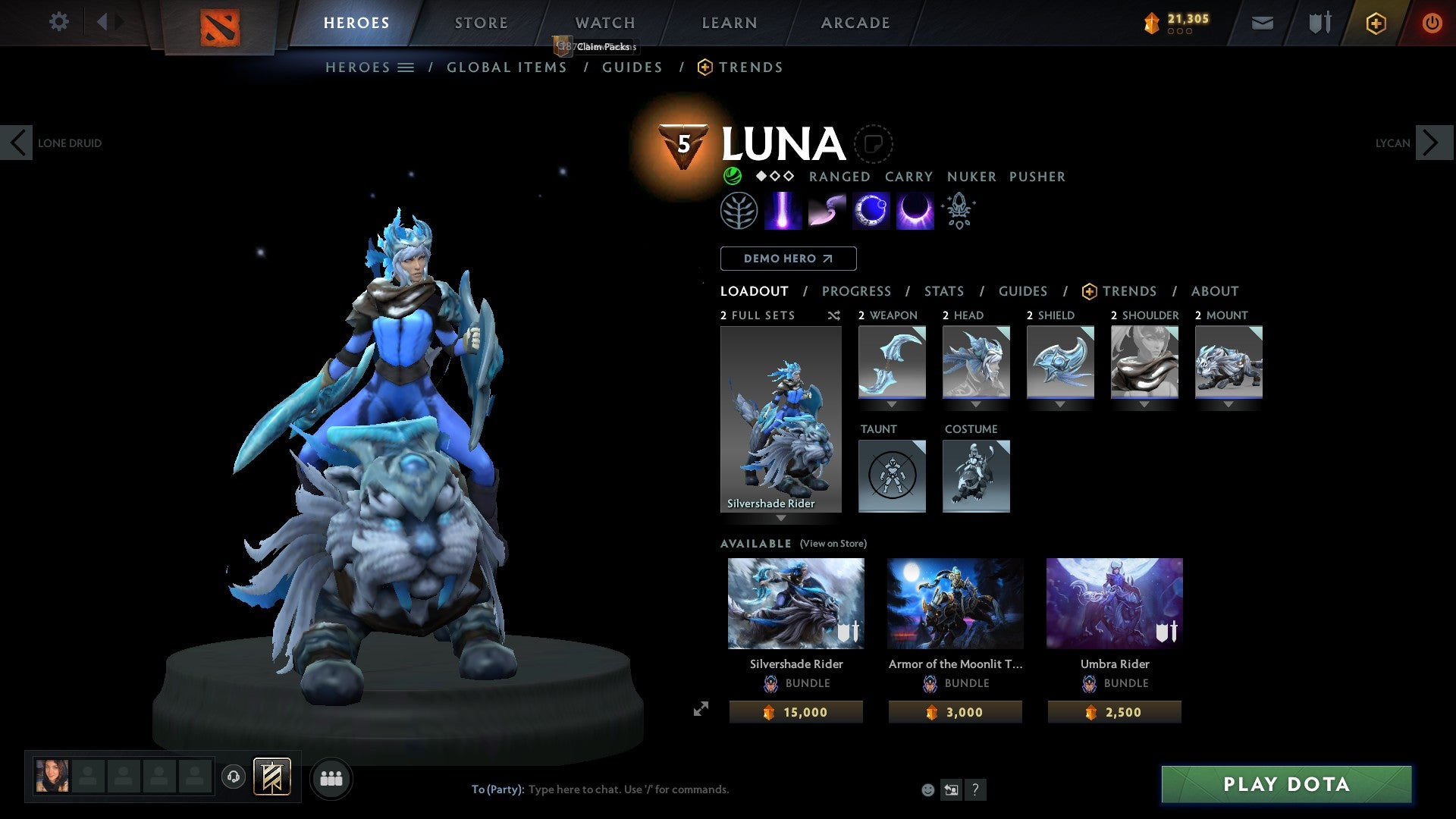The image size is (1456, 819).
Task: Open the ARCADE menu item
Action: point(855,23)
